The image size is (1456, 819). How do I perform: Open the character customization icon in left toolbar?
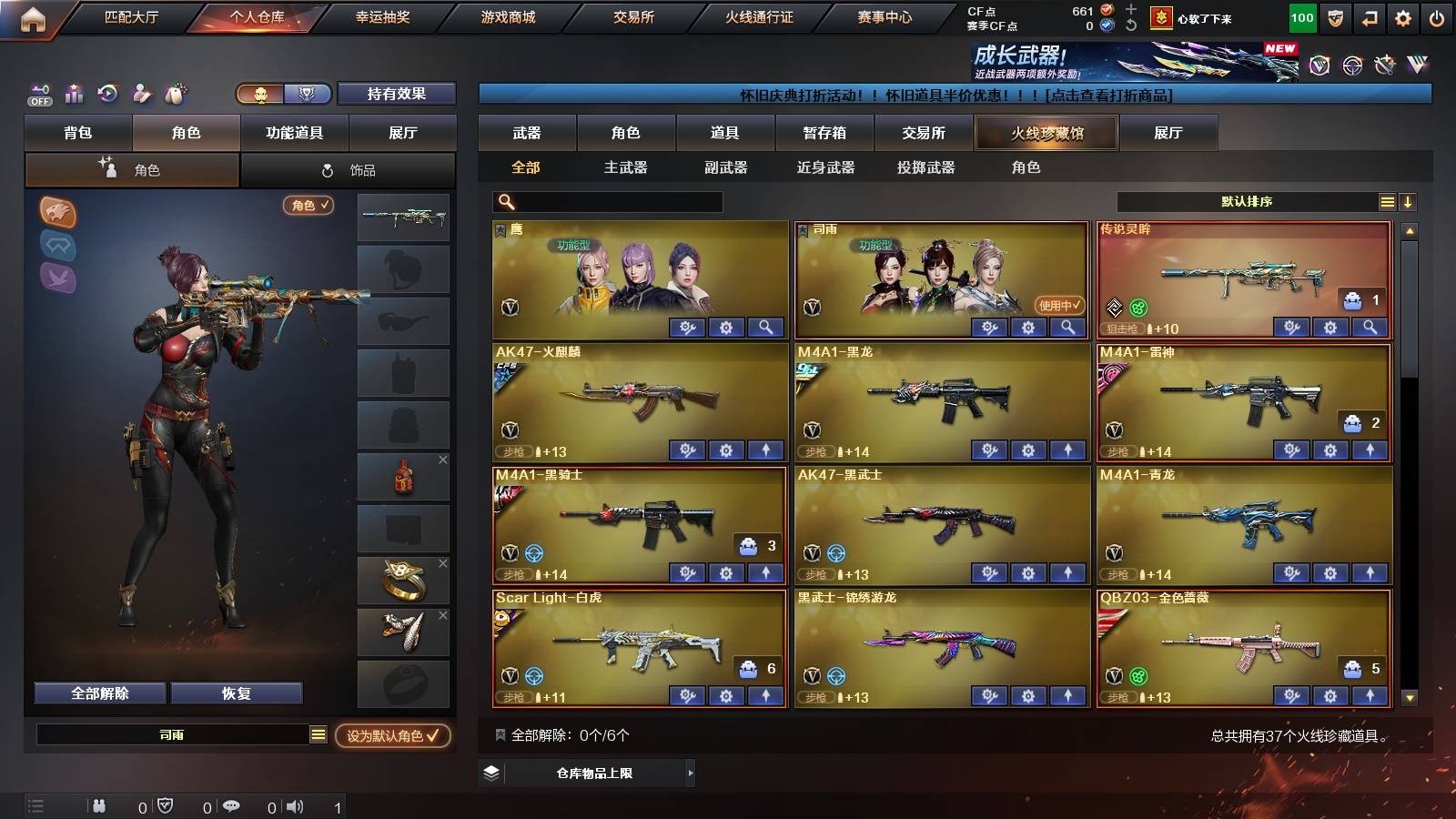click(141, 92)
